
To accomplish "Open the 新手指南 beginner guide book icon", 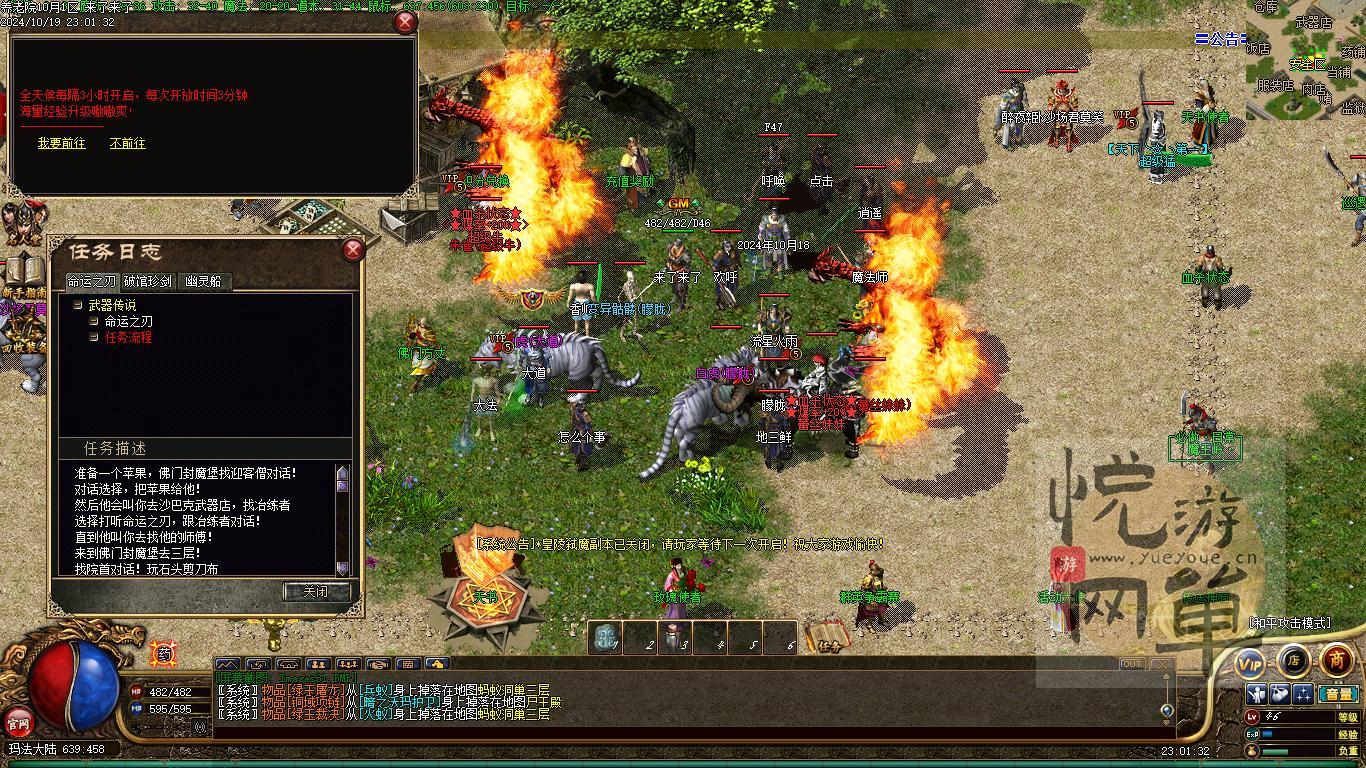I will 22,274.
